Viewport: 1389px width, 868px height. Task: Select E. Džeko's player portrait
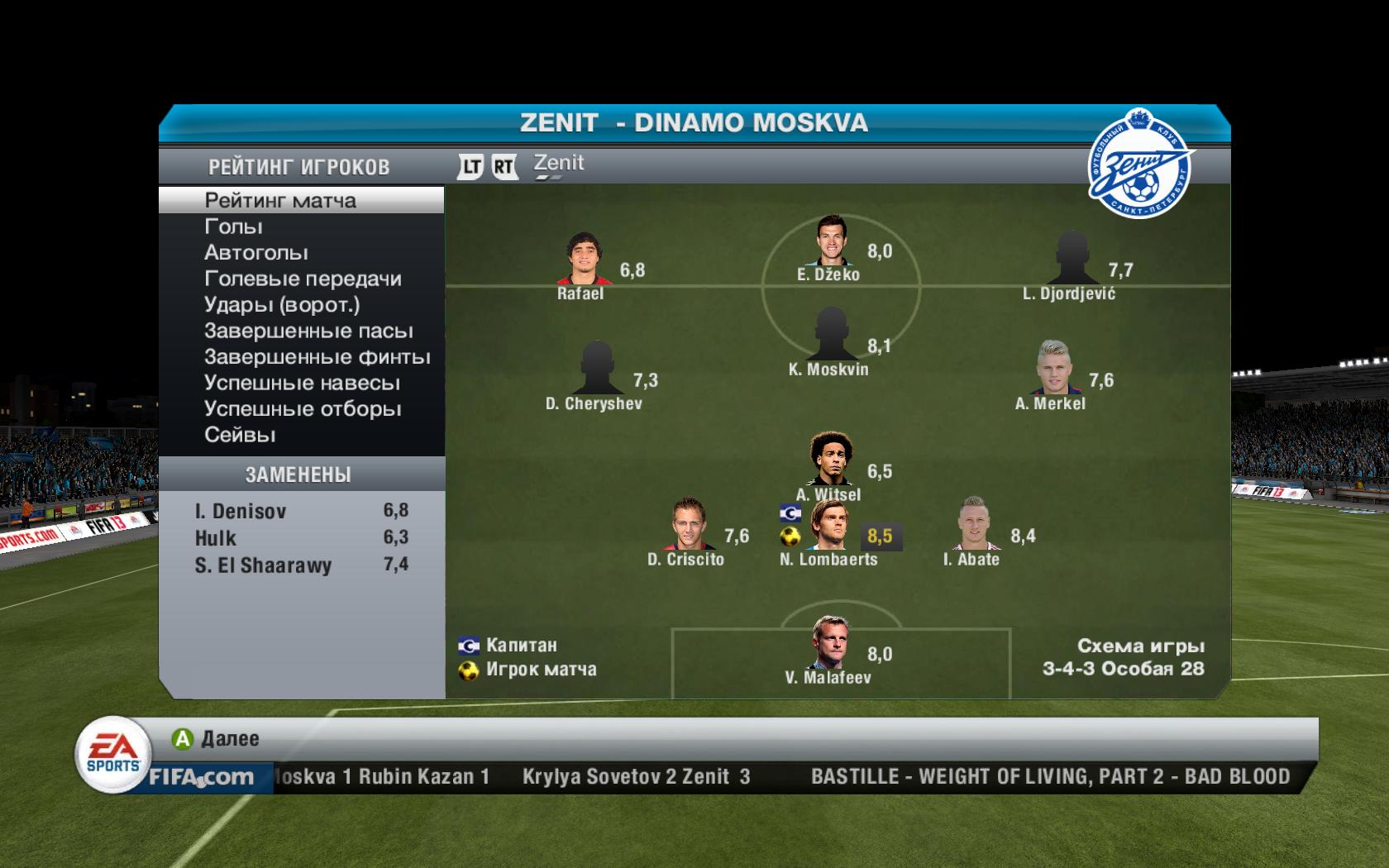tap(829, 241)
